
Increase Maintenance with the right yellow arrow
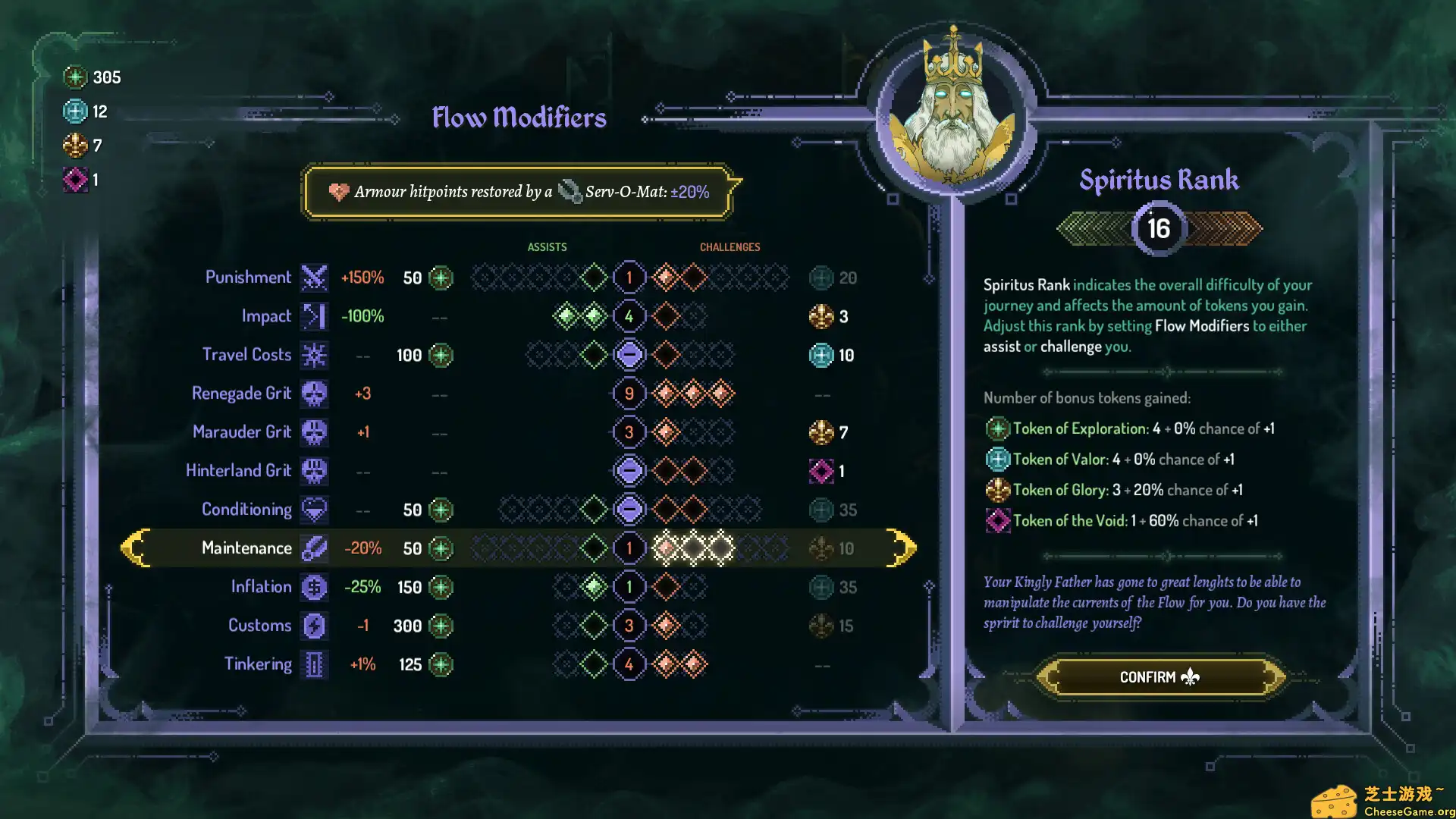tap(901, 548)
